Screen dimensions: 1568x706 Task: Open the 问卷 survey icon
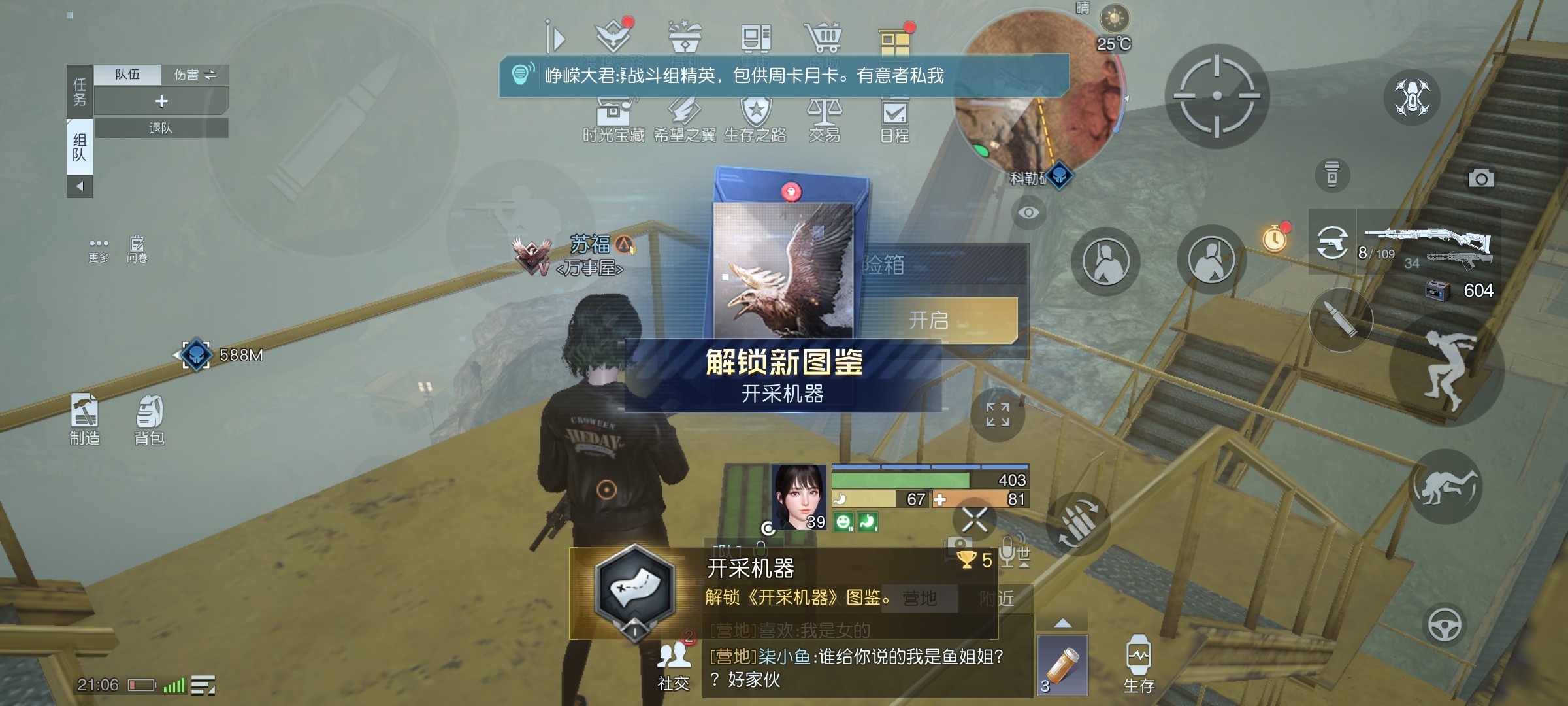(137, 249)
